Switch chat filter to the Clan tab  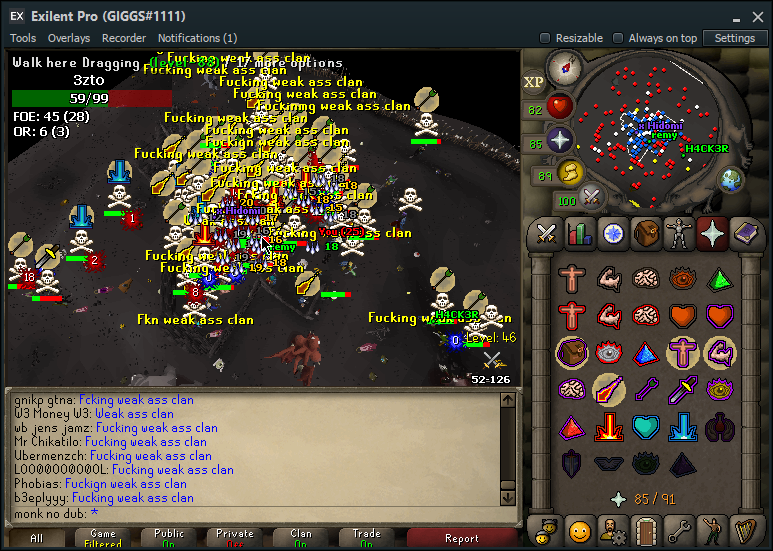(301, 538)
